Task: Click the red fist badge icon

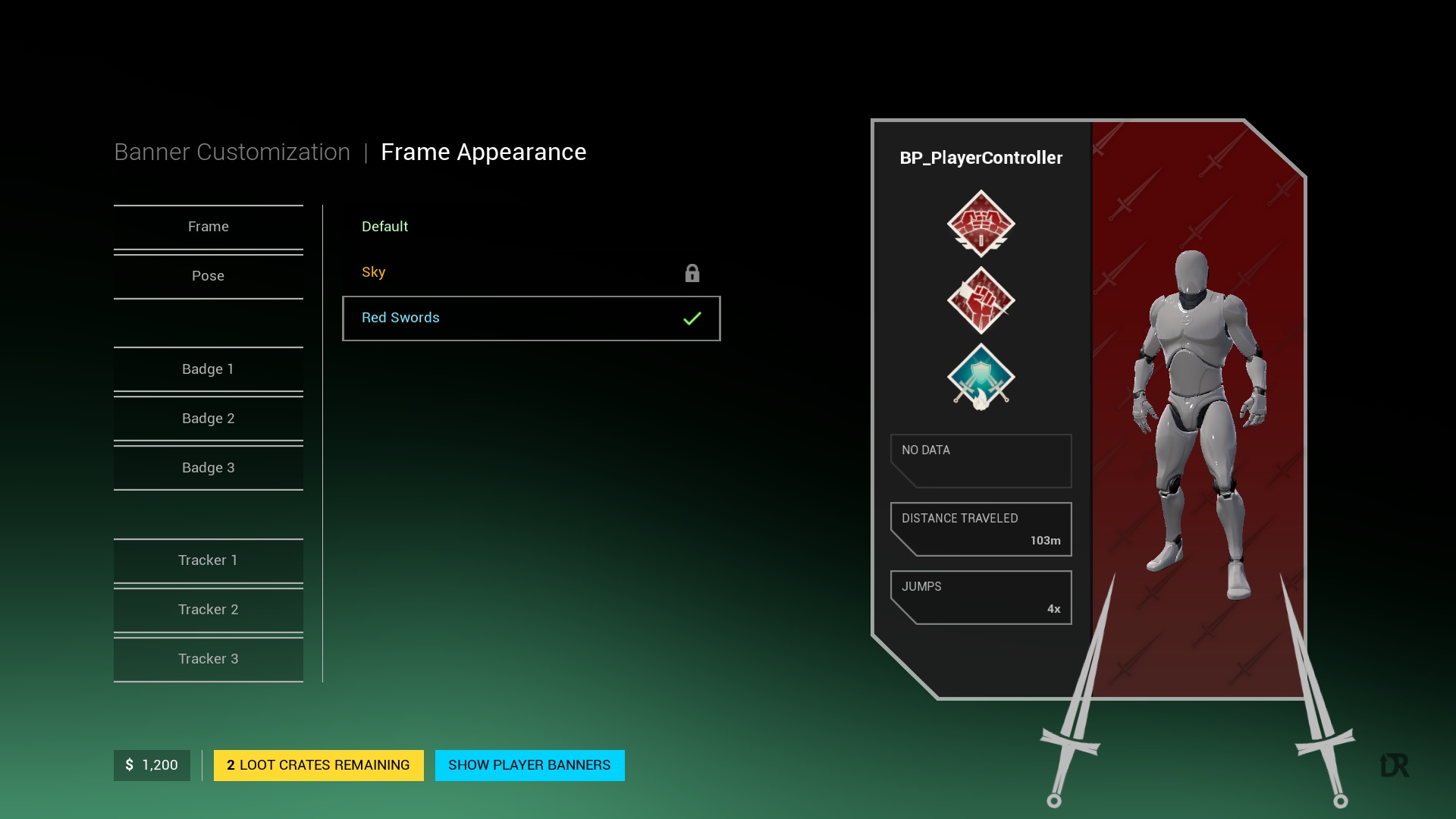Action: pyautogui.click(x=981, y=300)
